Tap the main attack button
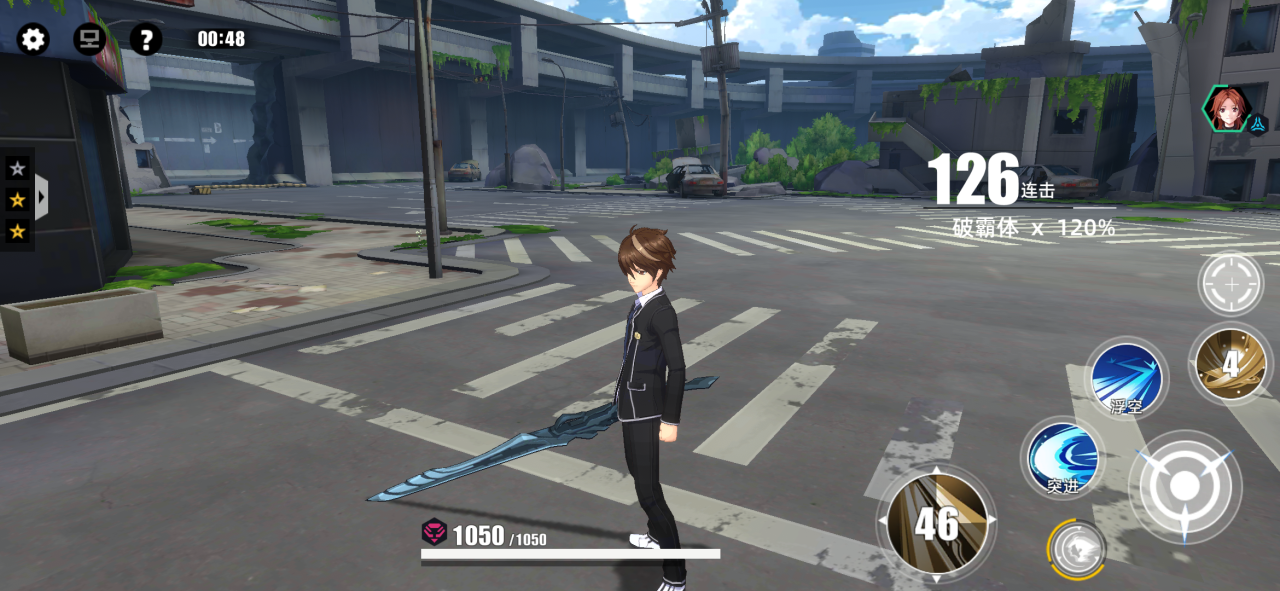 [x=1185, y=487]
